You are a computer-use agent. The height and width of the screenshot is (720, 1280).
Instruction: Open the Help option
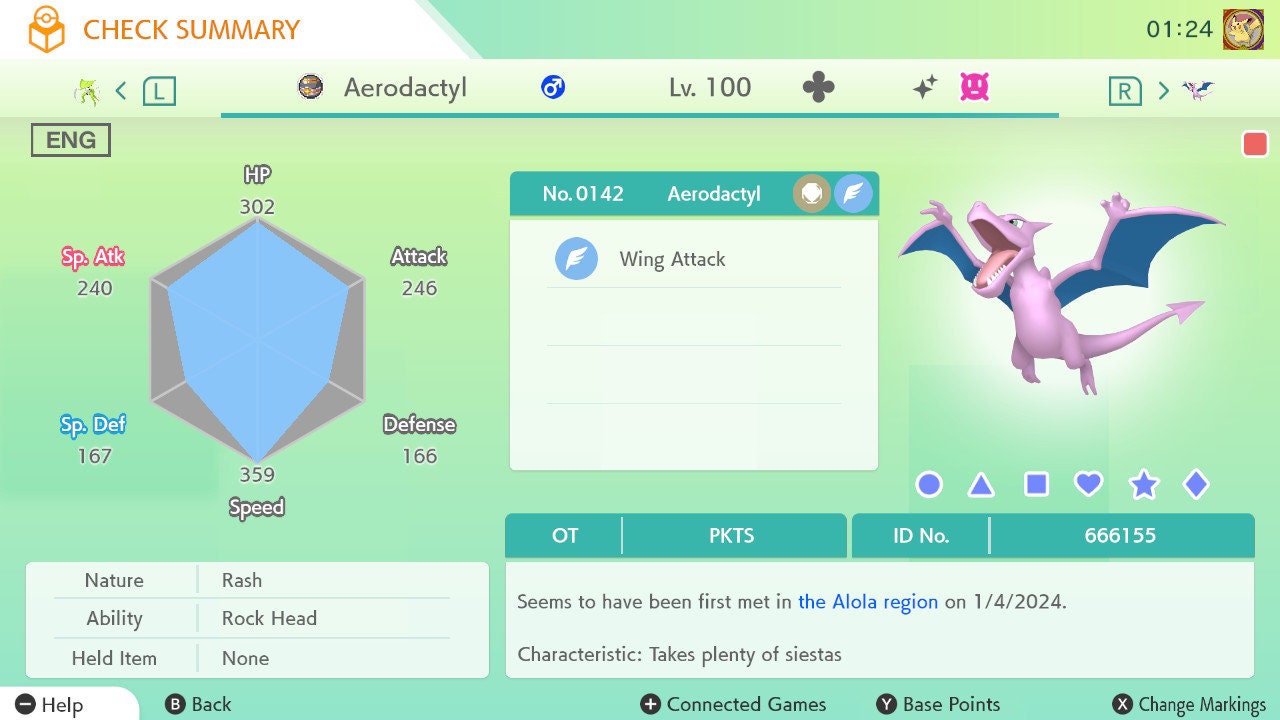coord(50,704)
